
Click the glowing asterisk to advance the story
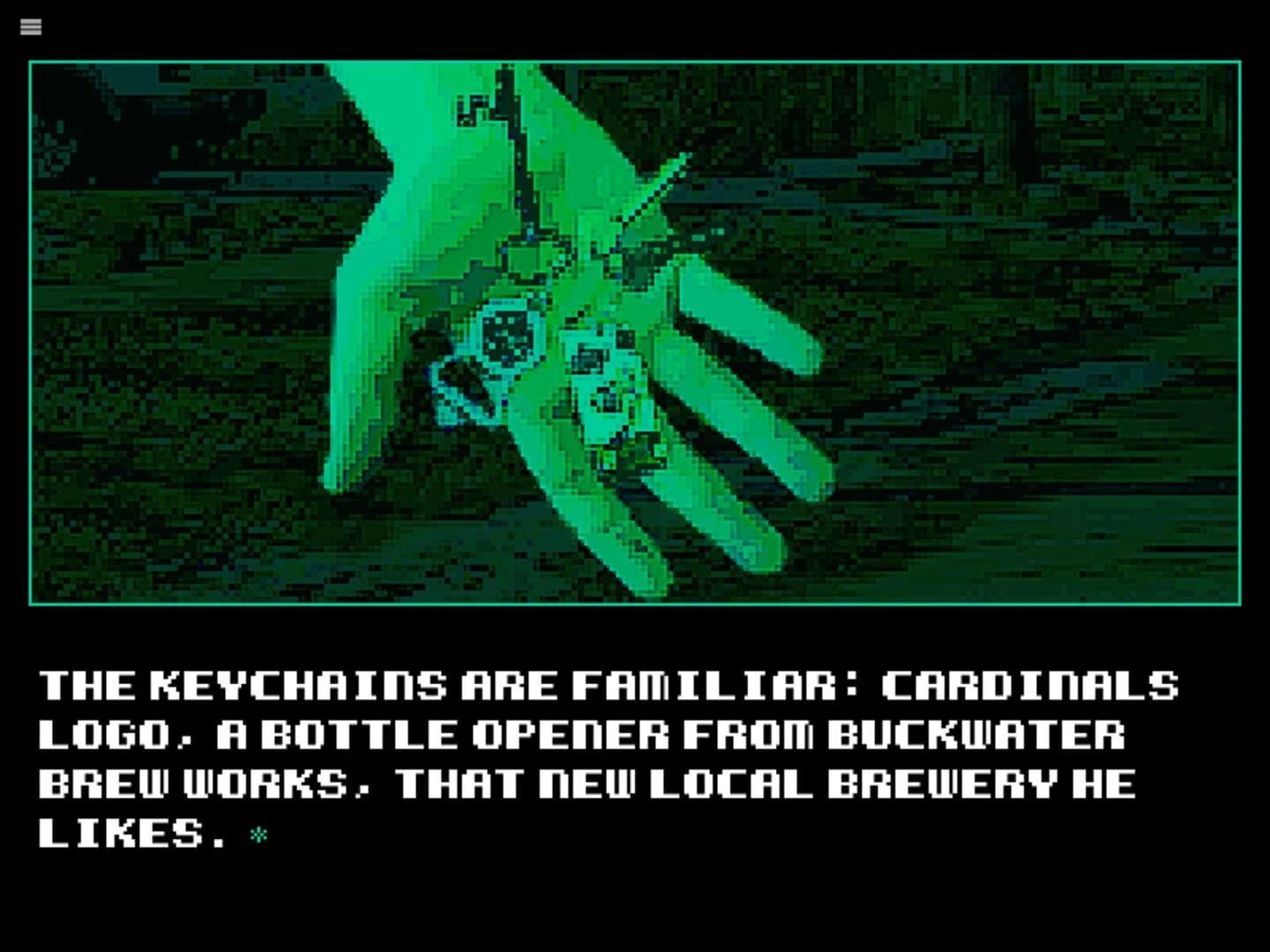point(257,836)
